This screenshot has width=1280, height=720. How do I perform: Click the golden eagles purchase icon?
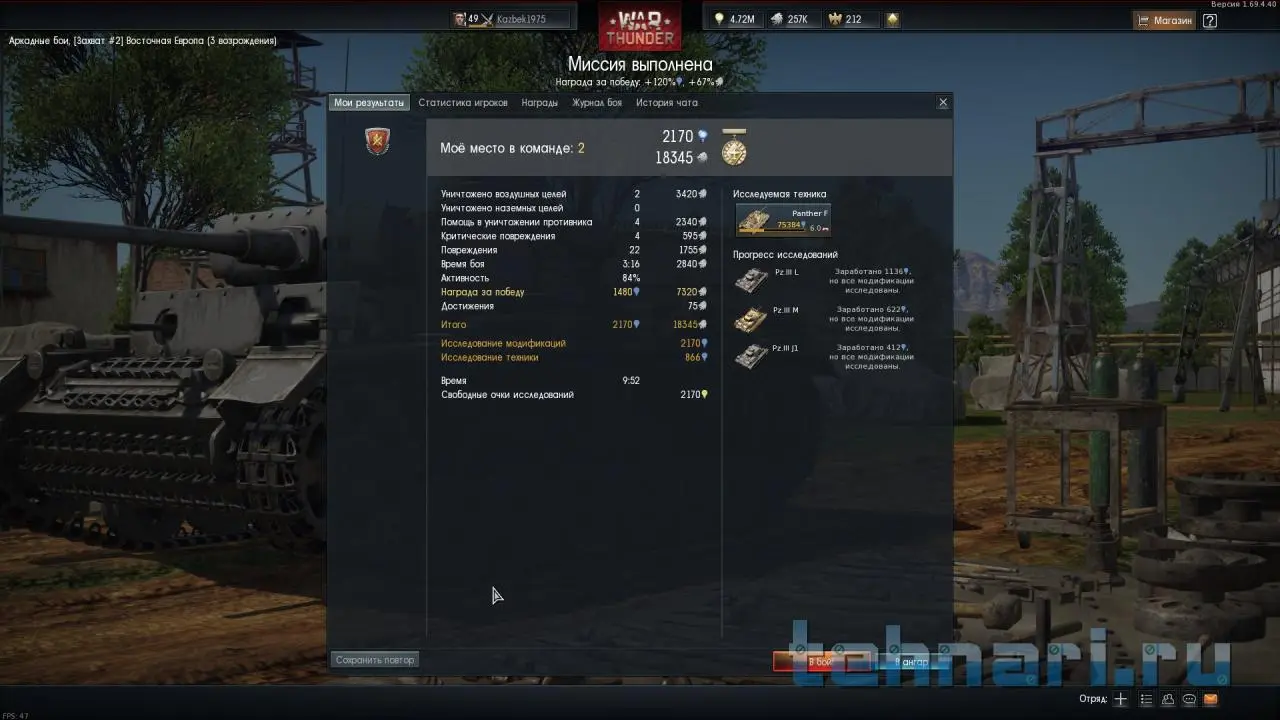coord(892,19)
